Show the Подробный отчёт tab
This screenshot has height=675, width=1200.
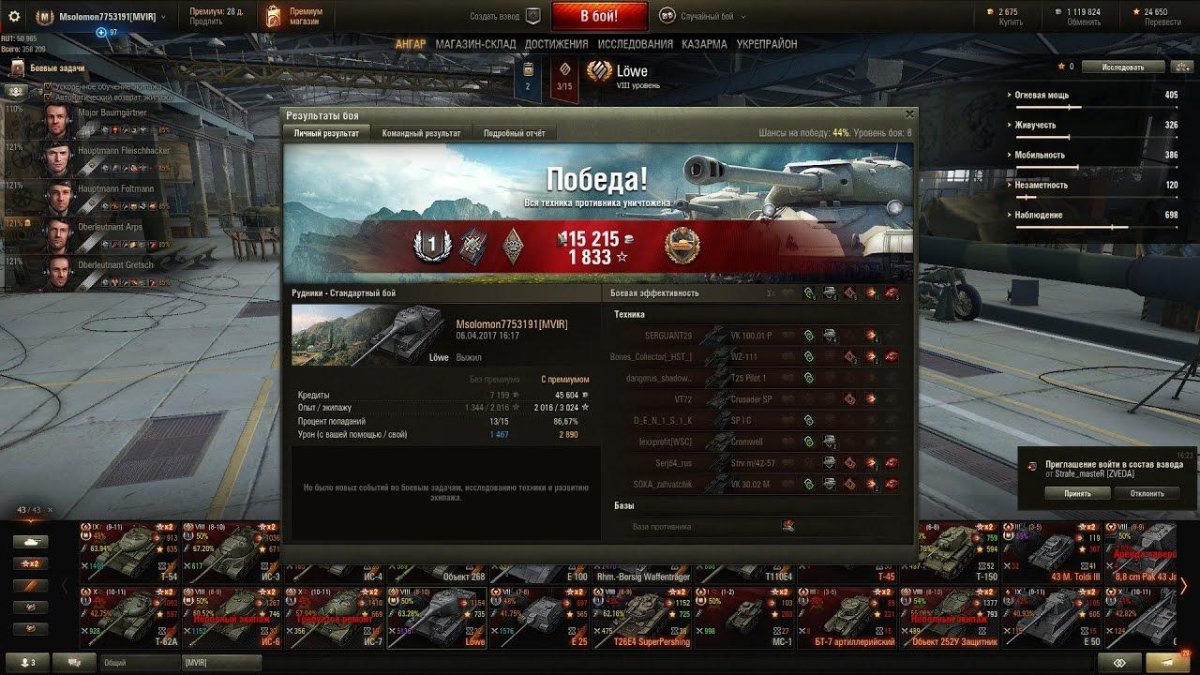point(514,133)
